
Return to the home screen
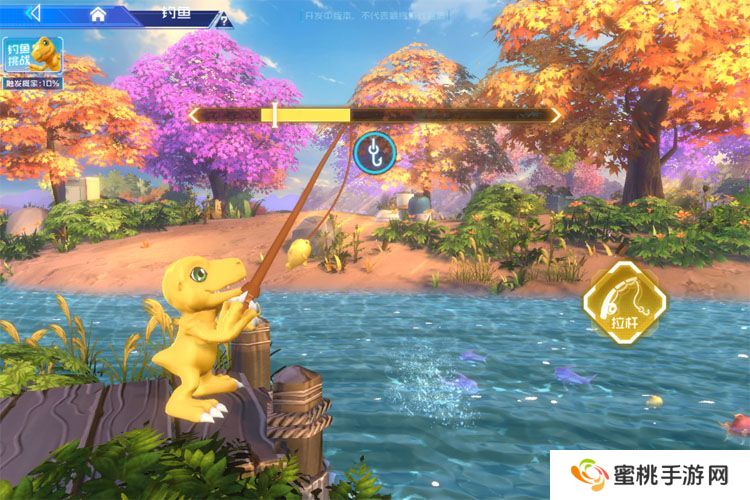tap(98, 14)
